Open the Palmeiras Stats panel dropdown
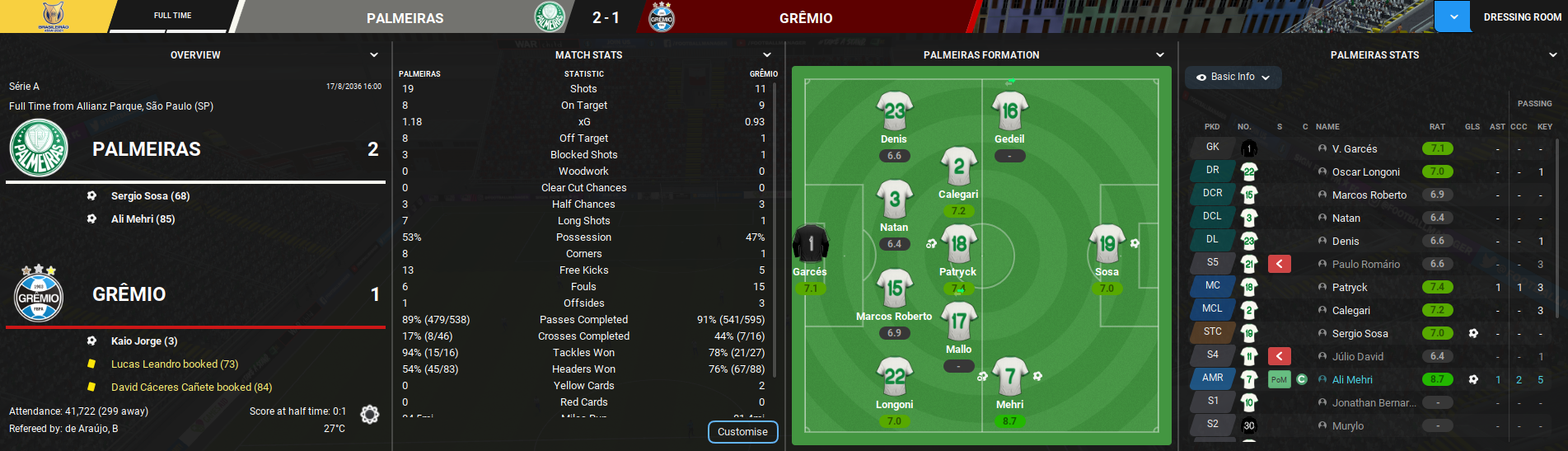The image size is (1568, 451). coord(1553,55)
